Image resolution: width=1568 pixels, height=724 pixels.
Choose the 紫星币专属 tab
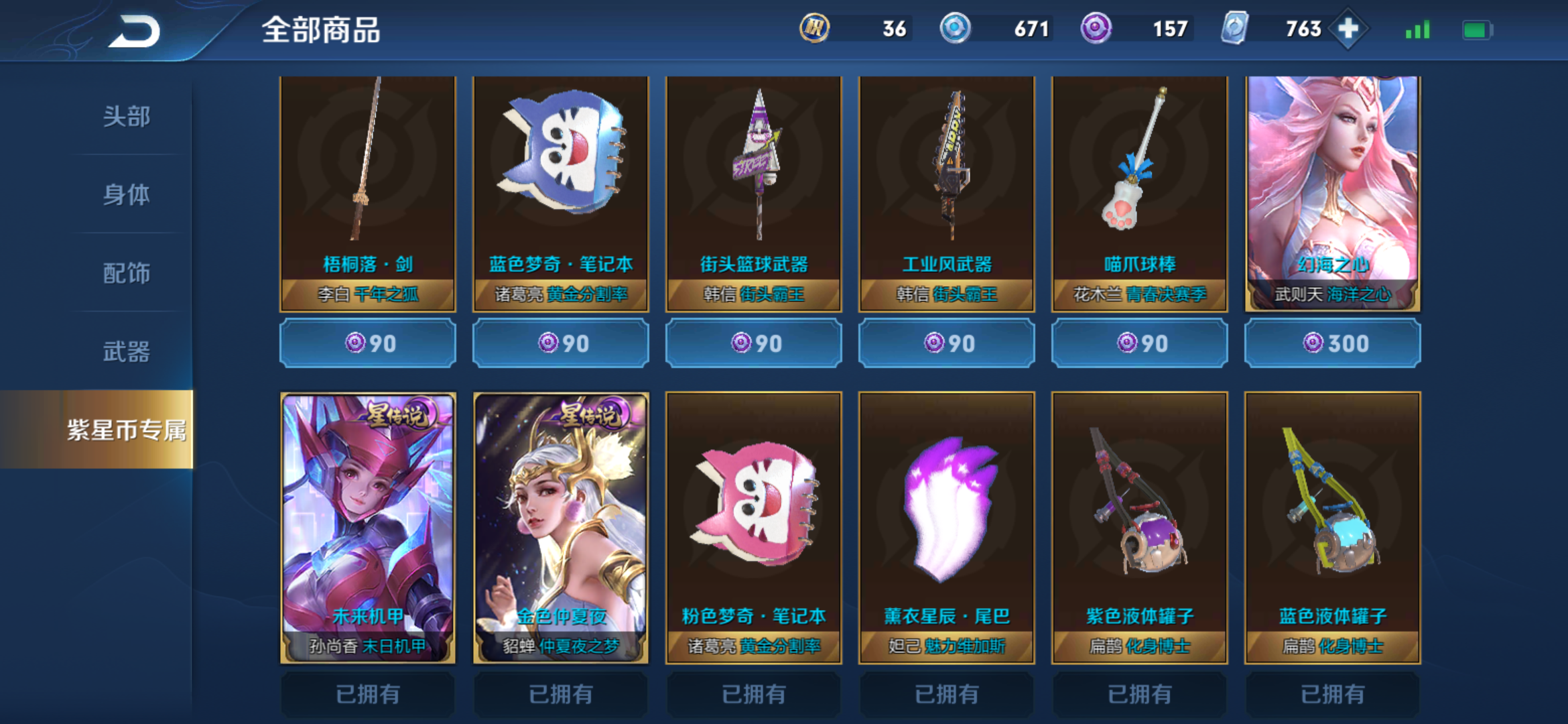(x=126, y=430)
